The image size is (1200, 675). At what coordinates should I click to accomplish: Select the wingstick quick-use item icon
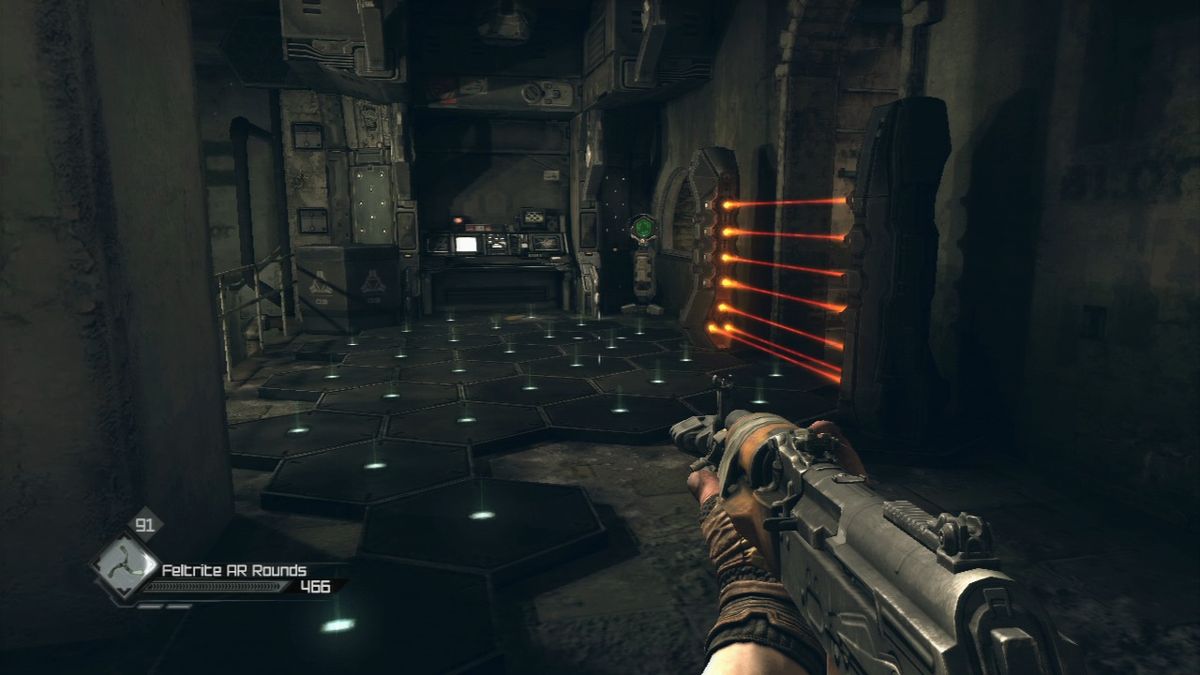123,565
